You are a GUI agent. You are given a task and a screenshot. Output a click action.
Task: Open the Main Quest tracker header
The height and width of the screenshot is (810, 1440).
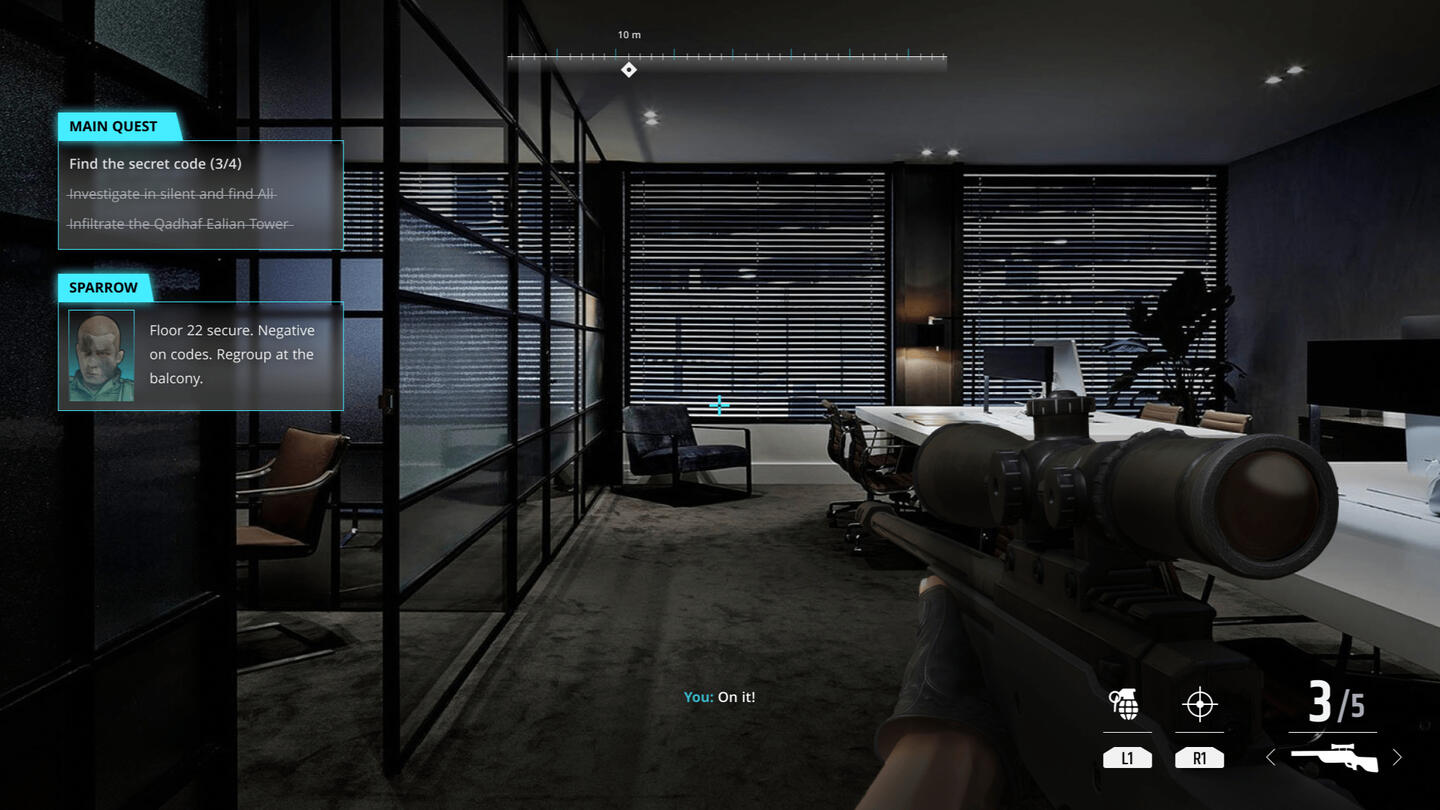(114, 127)
